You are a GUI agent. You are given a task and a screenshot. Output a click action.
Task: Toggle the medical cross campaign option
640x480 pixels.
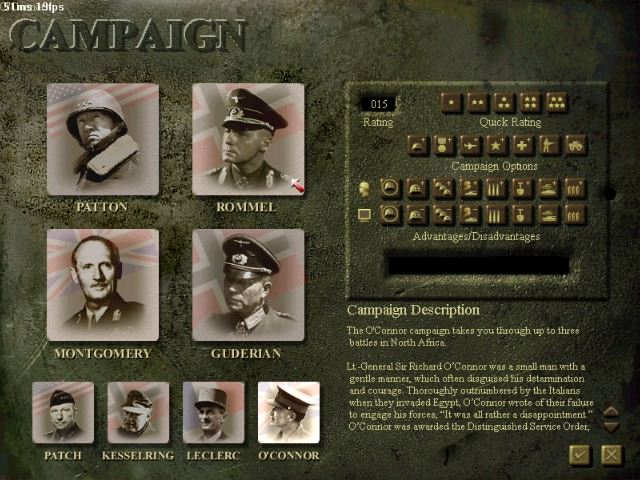(x=523, y=145)
